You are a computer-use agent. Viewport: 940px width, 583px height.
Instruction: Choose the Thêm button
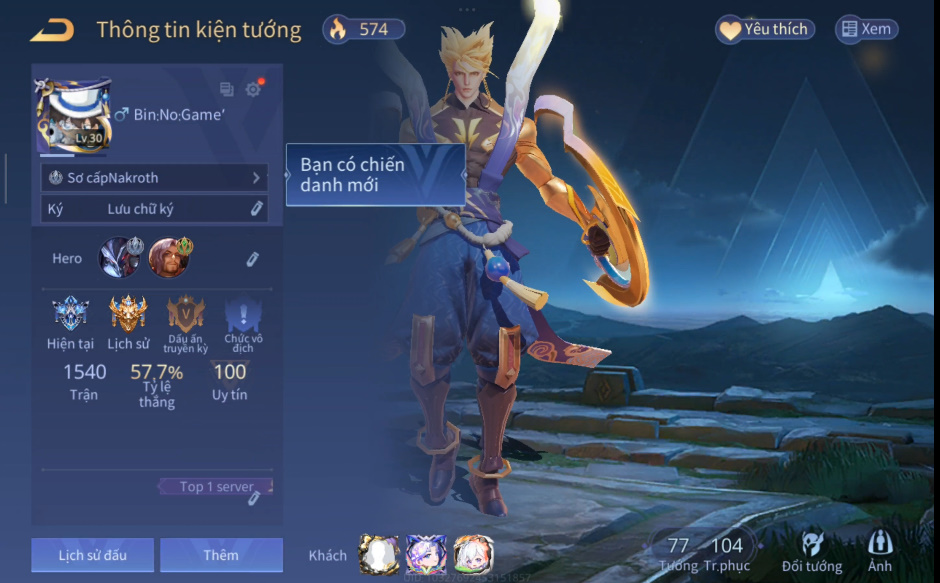point(221,555)
